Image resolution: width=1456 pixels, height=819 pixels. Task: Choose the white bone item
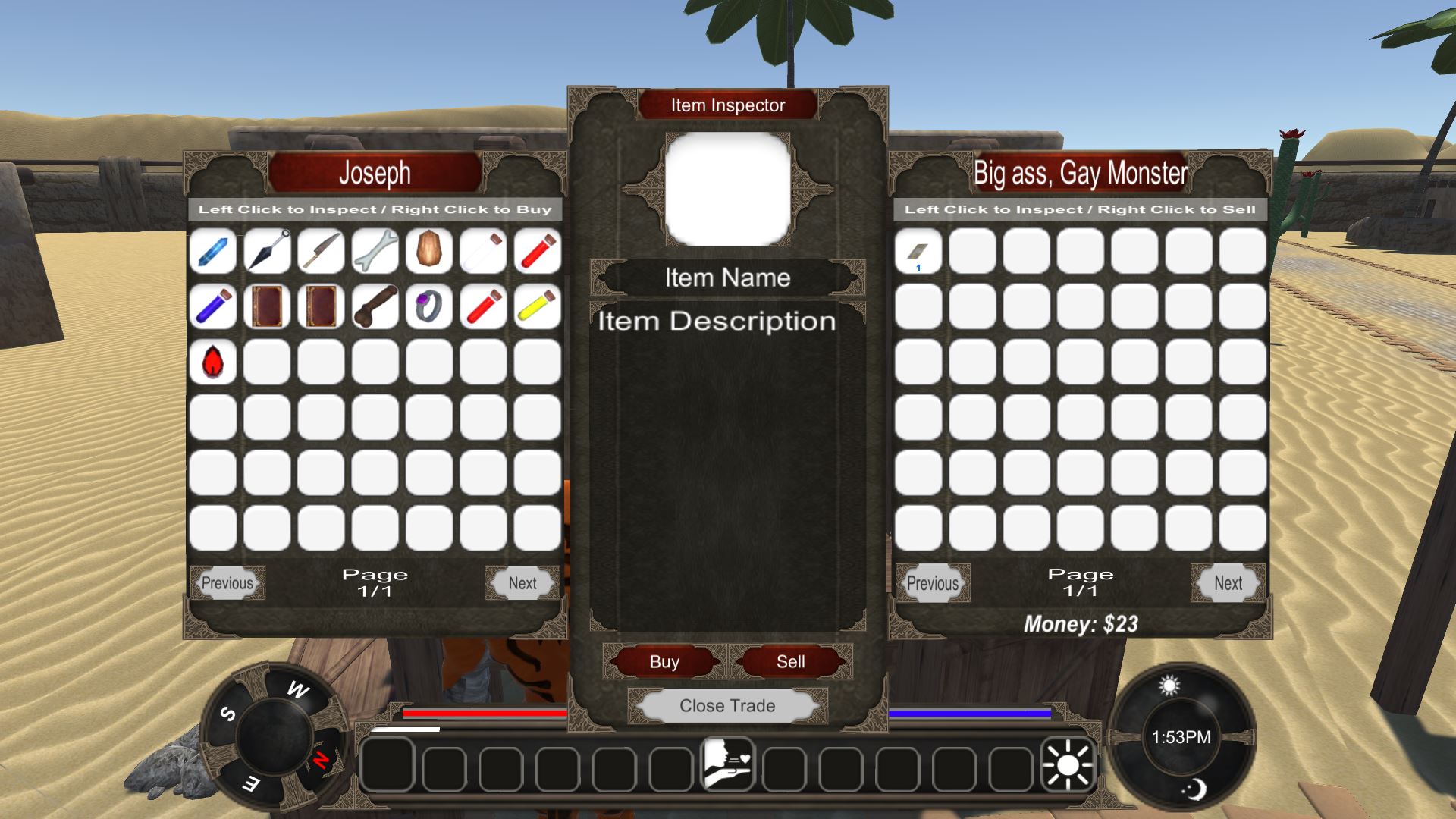375,251
